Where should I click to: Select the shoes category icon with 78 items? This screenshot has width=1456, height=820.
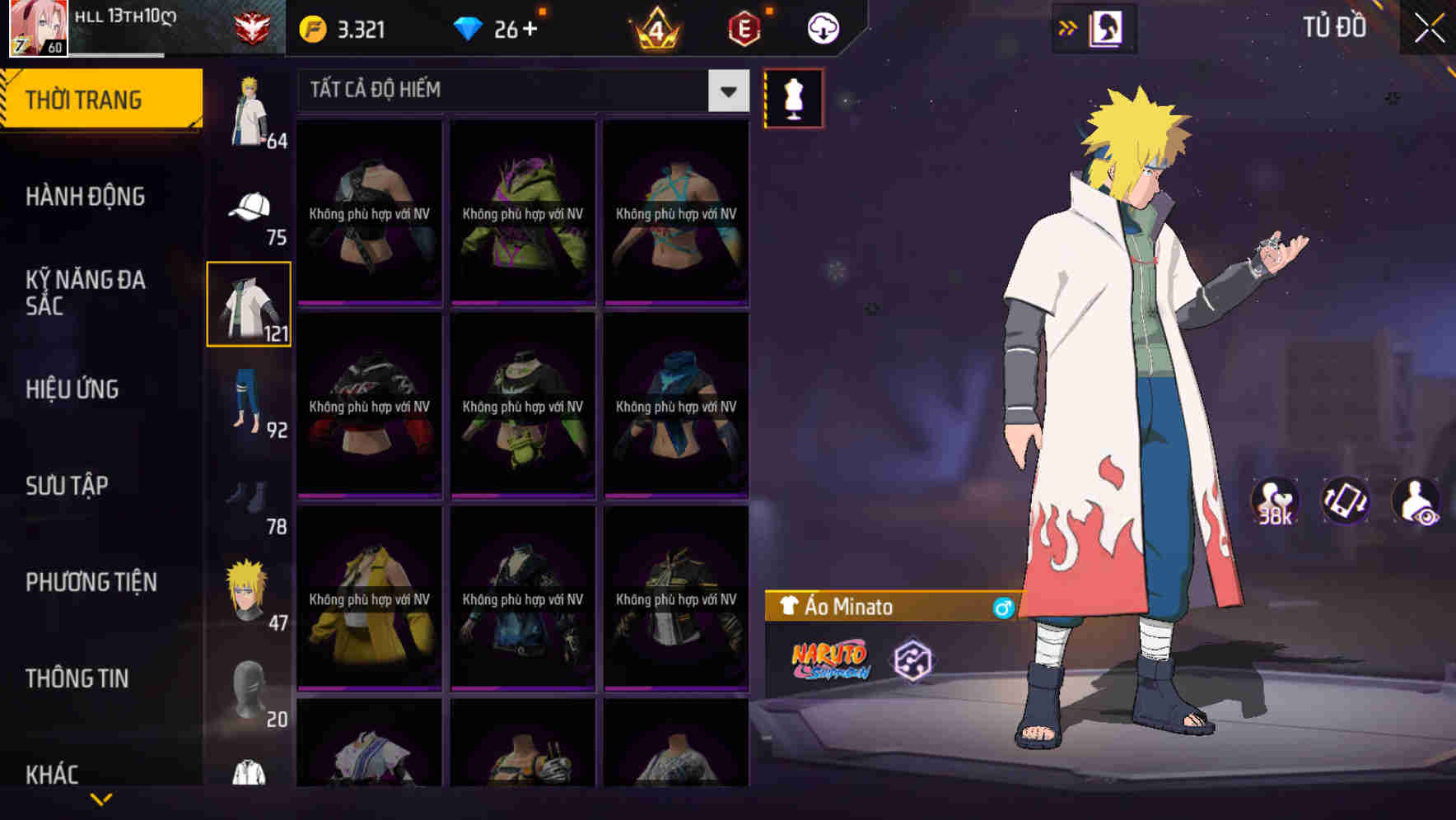point(249,494)
